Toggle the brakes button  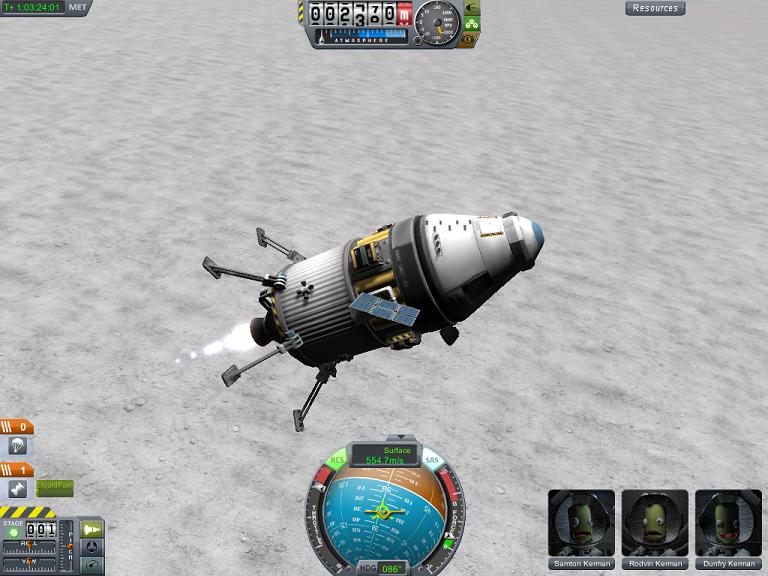(x=468, y=40)
